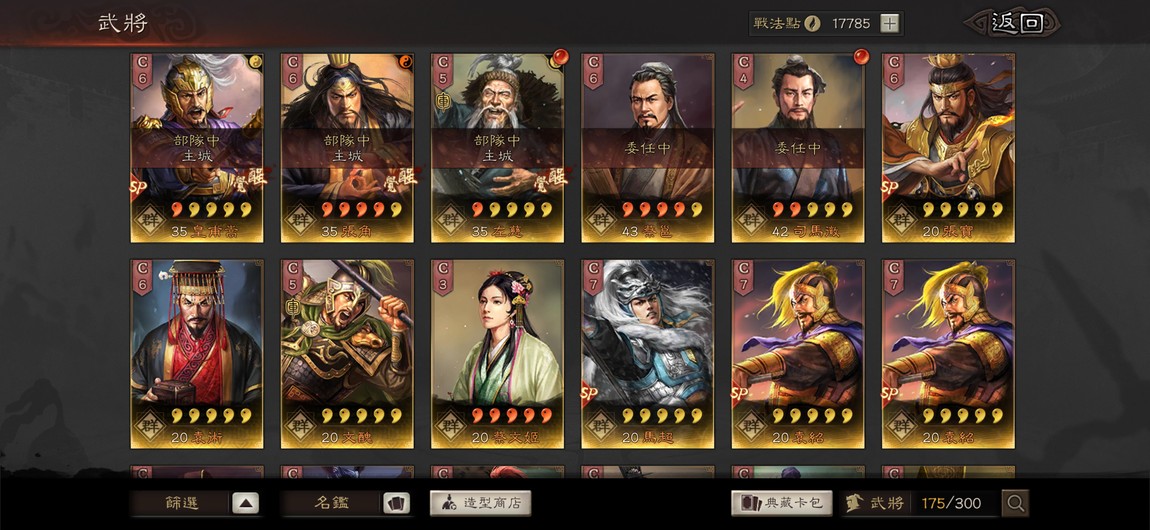Viewport: 1150px width, 530px height.
Task: Choose the 文醜 general card
Action: (347, 354)
